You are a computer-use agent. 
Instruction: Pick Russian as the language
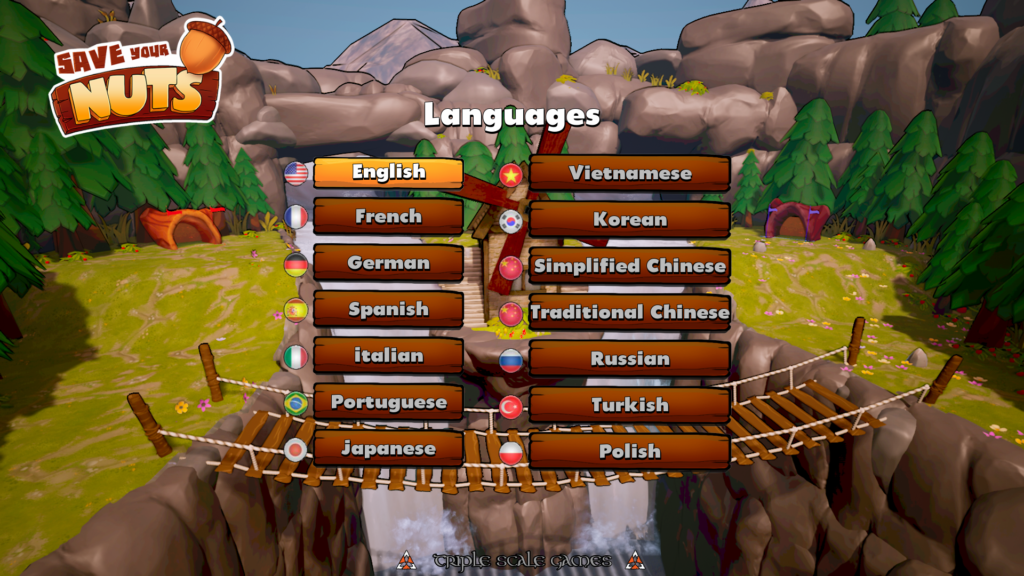629,358
